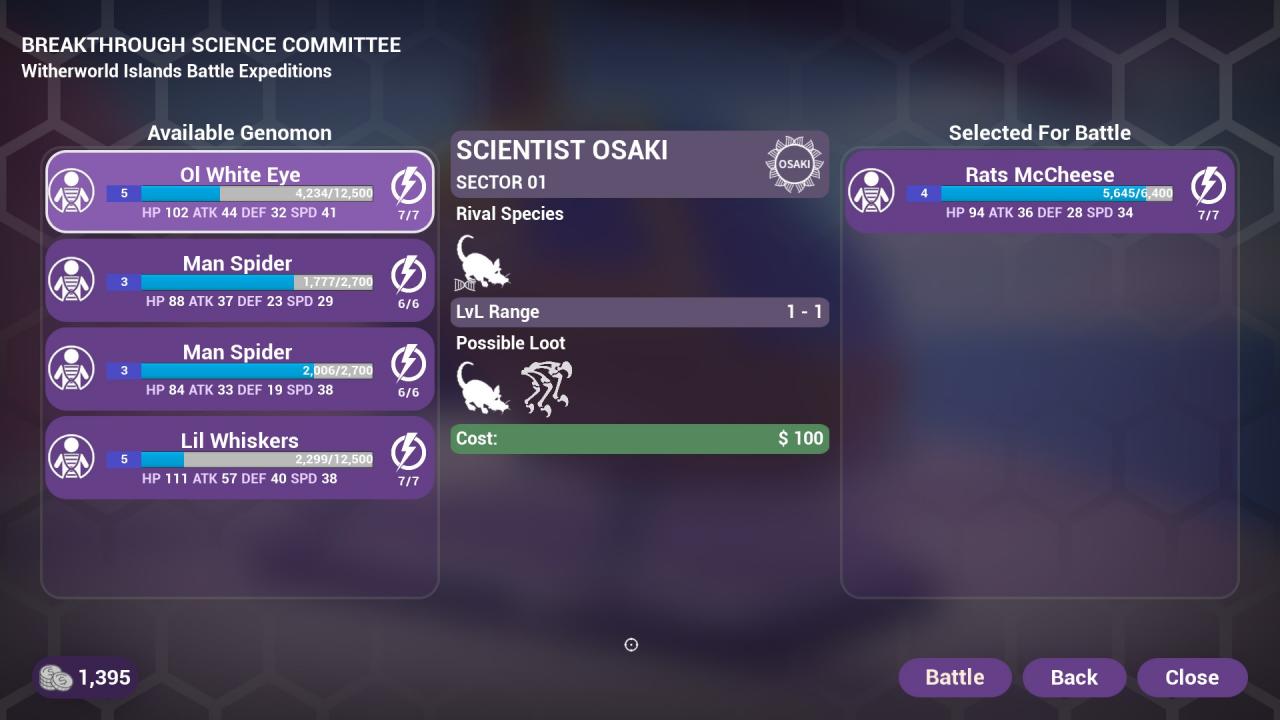This screenshot has height=720, width=1280.
Task: Add Lil Whiskers to the battle
Action: pos(240,457)
